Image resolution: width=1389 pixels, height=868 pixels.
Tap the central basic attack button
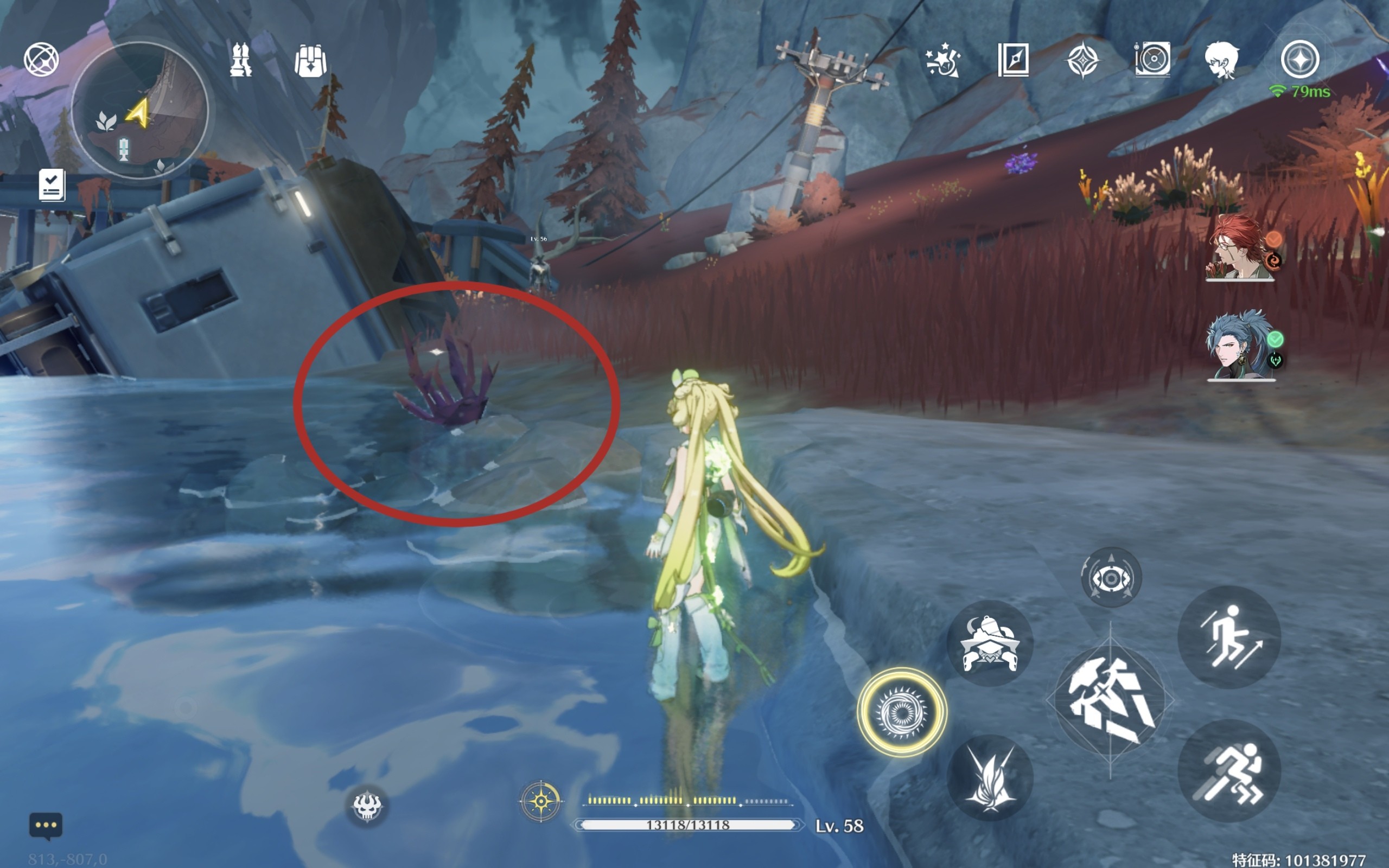pos(1111,701)
